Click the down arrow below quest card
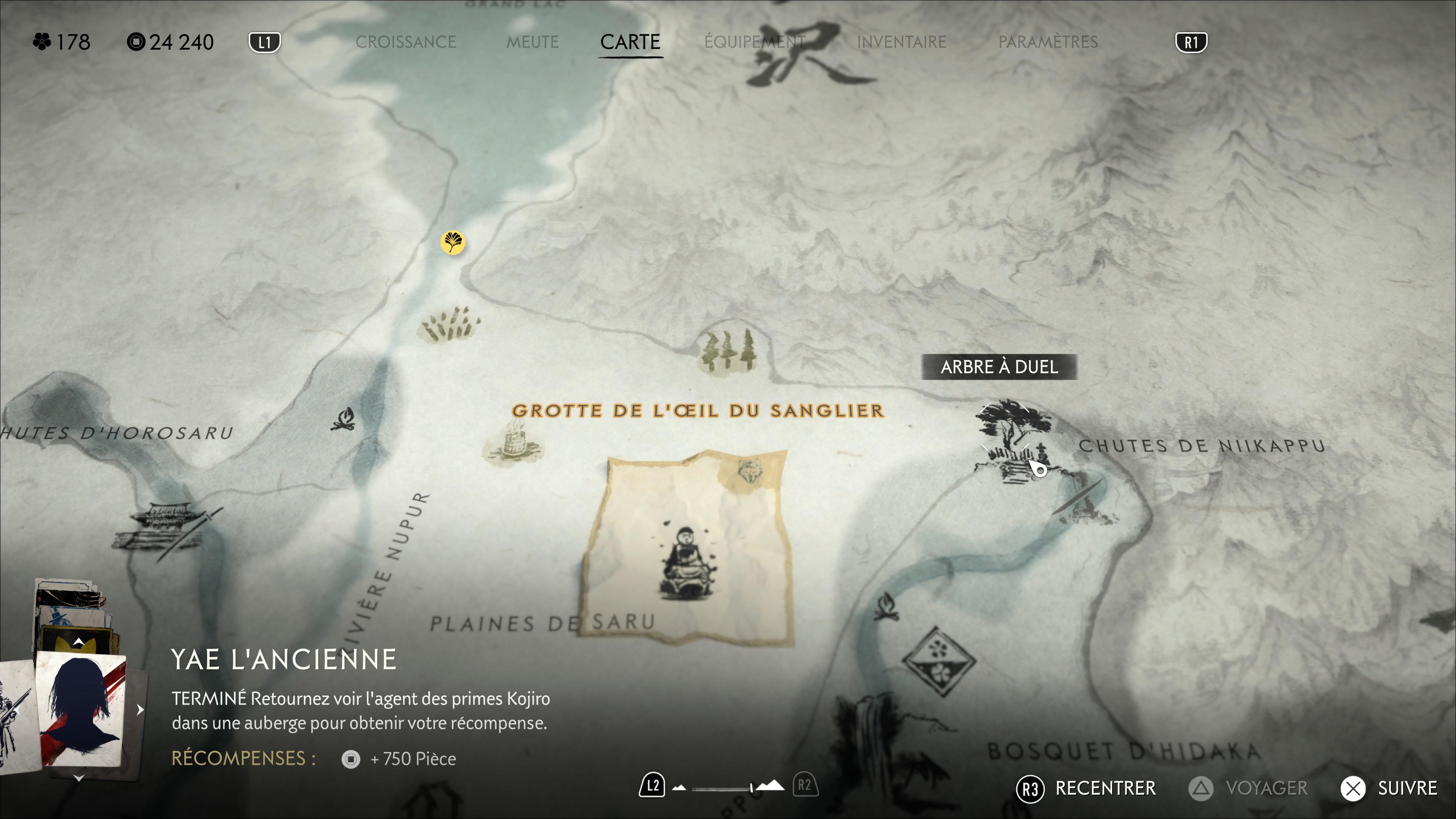This screenshot has width=1456, height=819. (x=79, y=778)
